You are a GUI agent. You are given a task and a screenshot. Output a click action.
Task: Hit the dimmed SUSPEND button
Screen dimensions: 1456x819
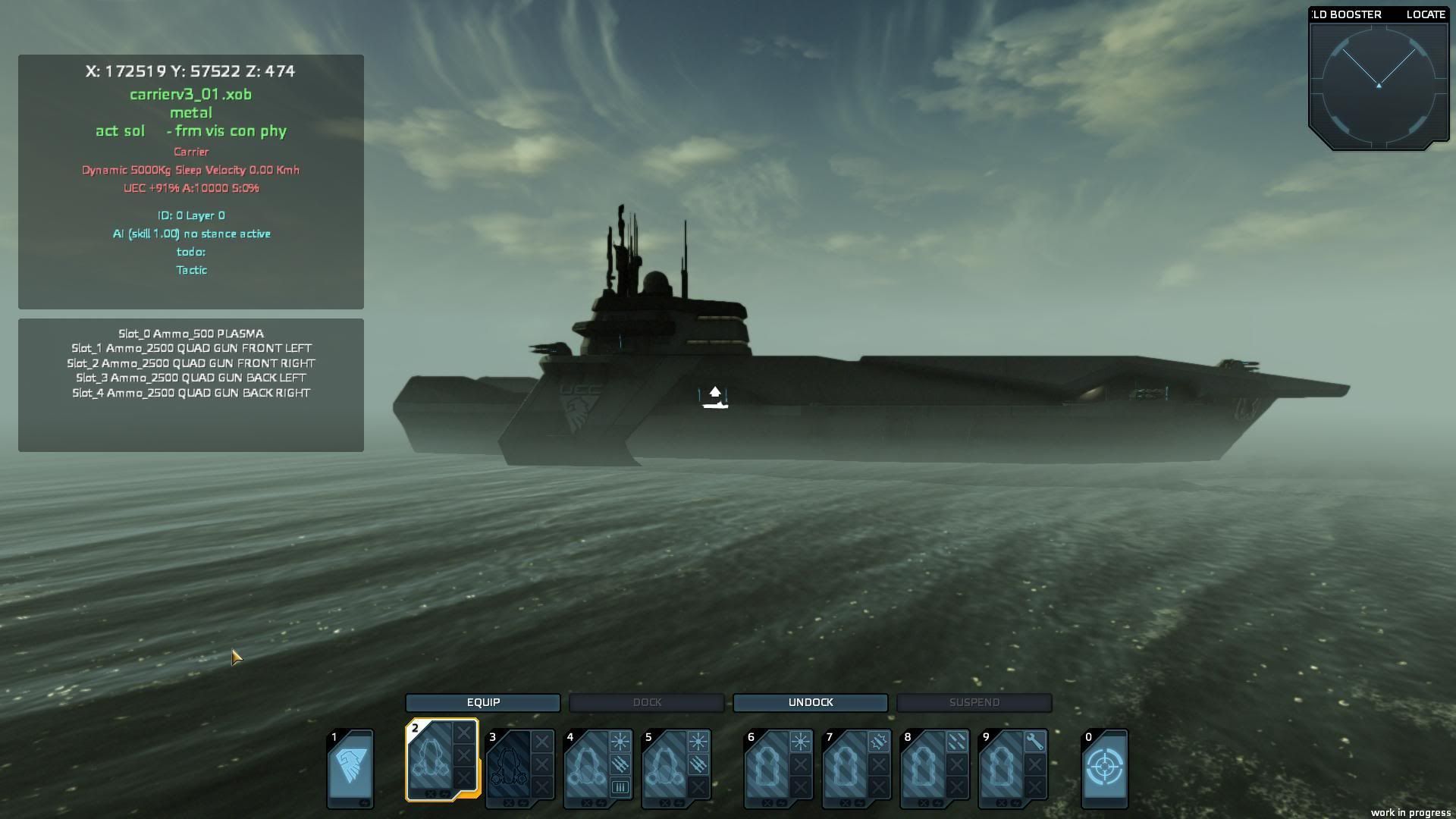click(974, 702)
